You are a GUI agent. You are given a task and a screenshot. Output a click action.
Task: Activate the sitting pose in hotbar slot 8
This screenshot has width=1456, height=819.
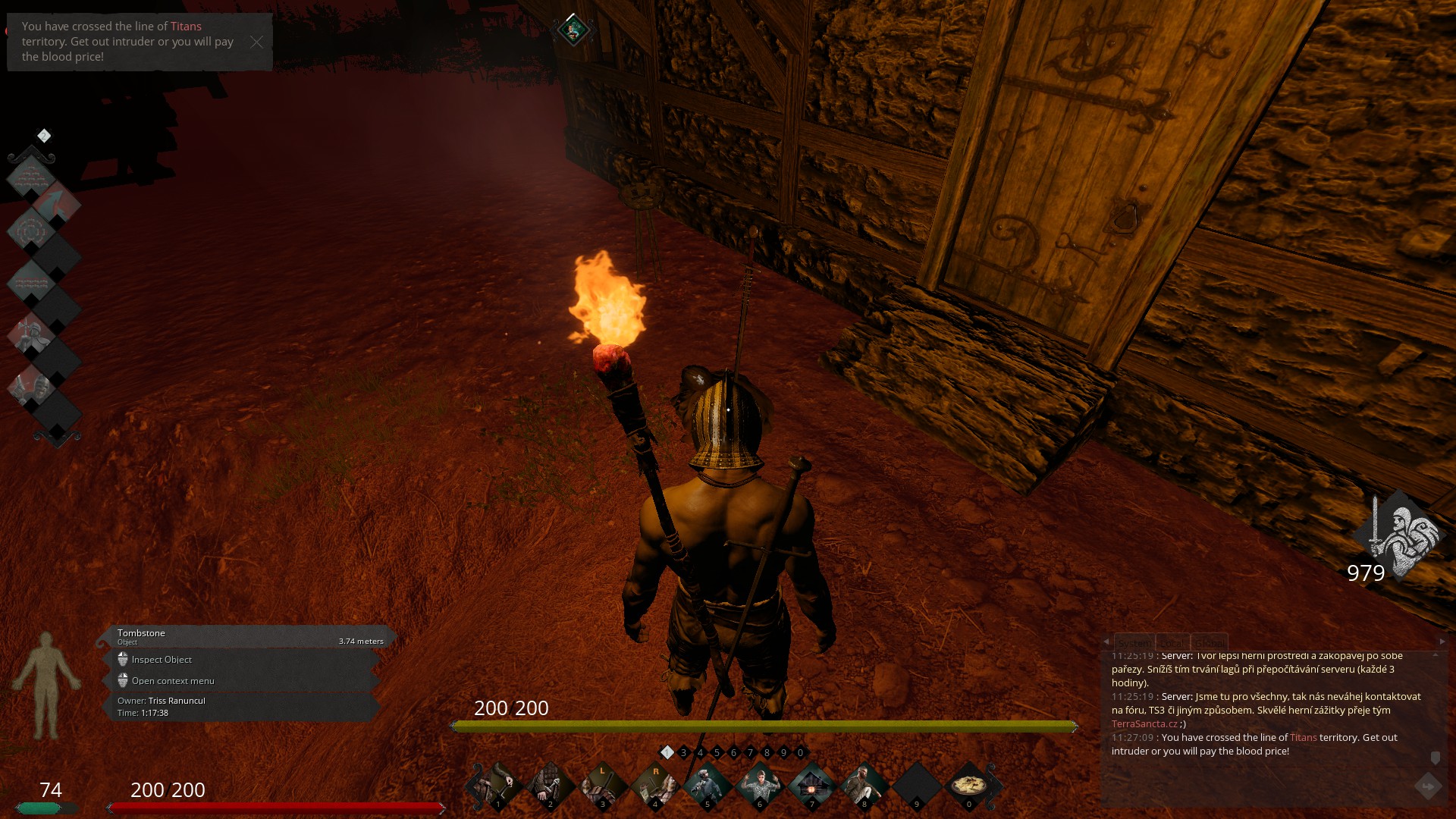[x=864, y=785]
